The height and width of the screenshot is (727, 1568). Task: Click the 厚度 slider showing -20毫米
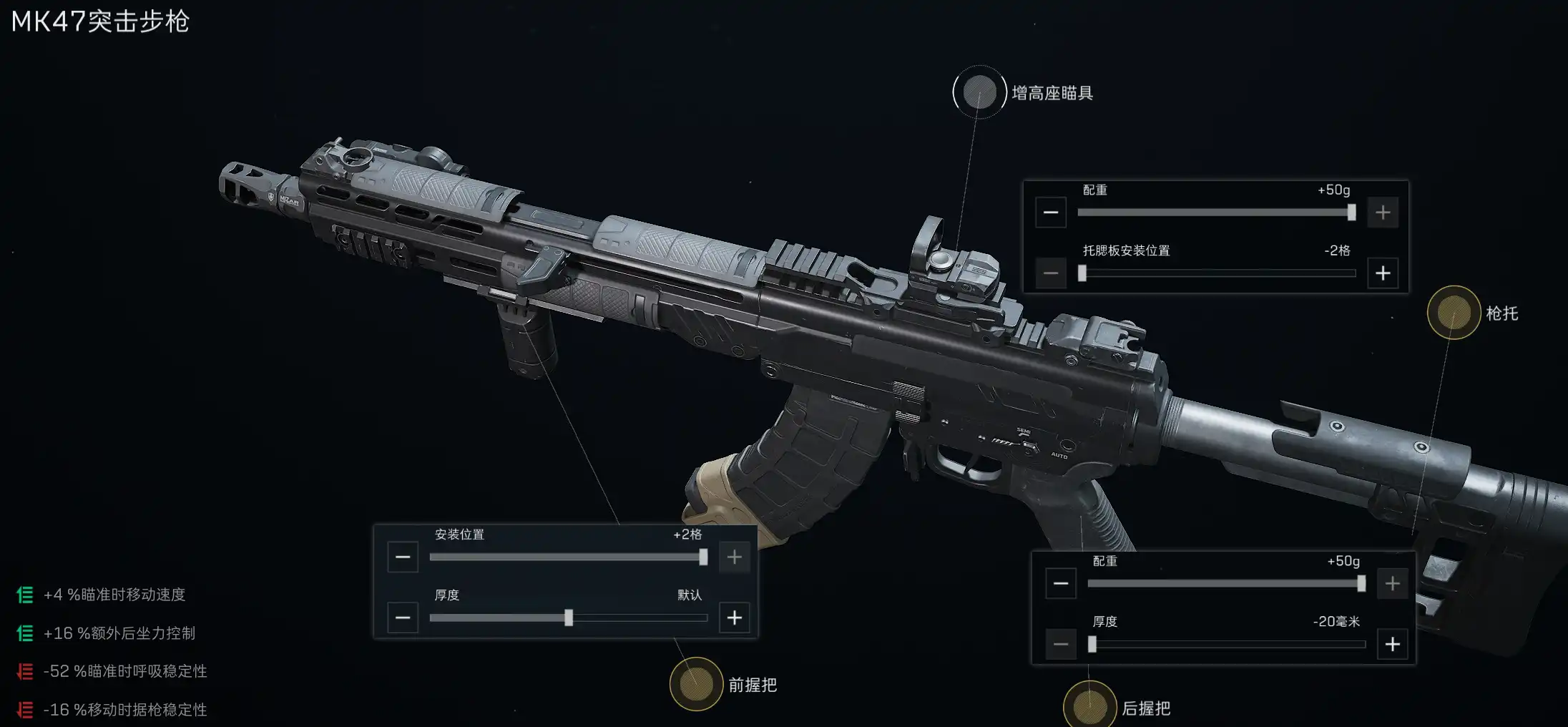point(1226,645)
